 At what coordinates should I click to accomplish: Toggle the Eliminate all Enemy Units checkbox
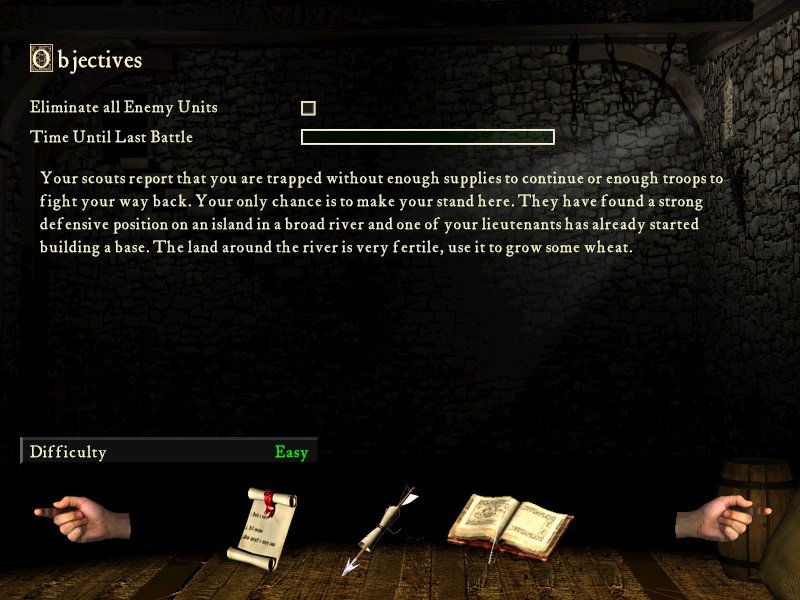coord(308,108)
